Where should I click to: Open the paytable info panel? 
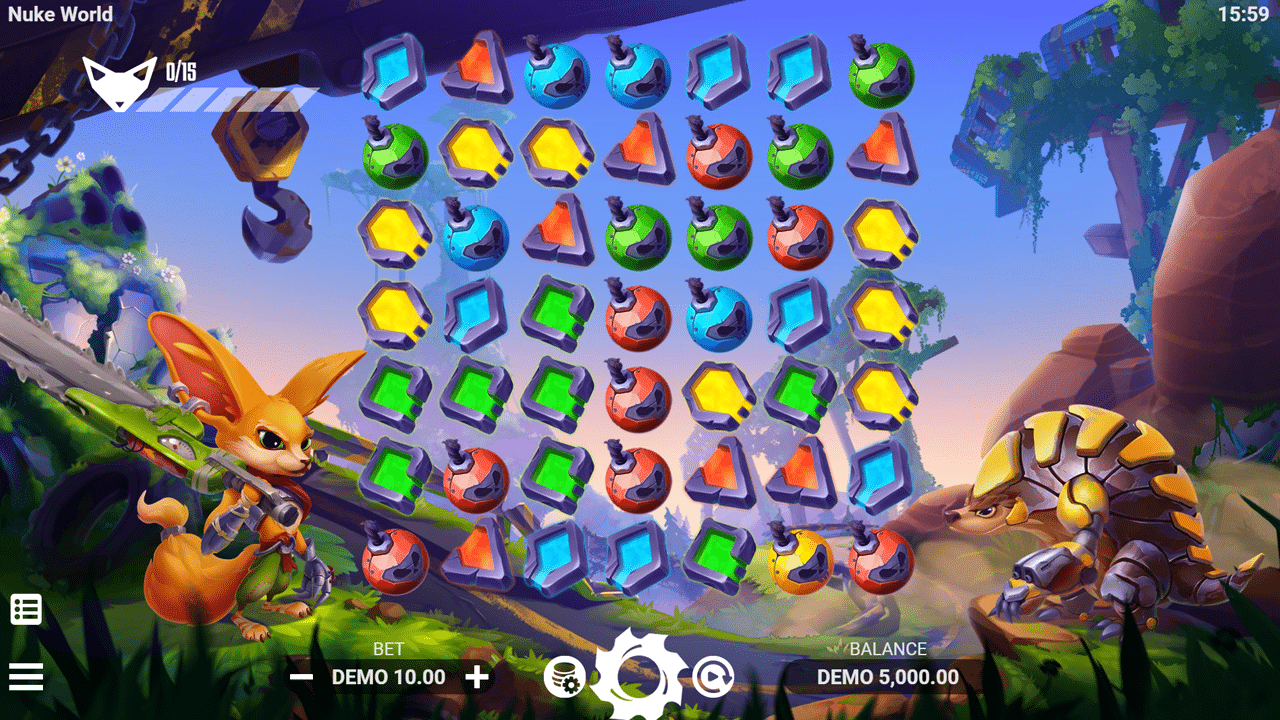[x=27, y=606]
